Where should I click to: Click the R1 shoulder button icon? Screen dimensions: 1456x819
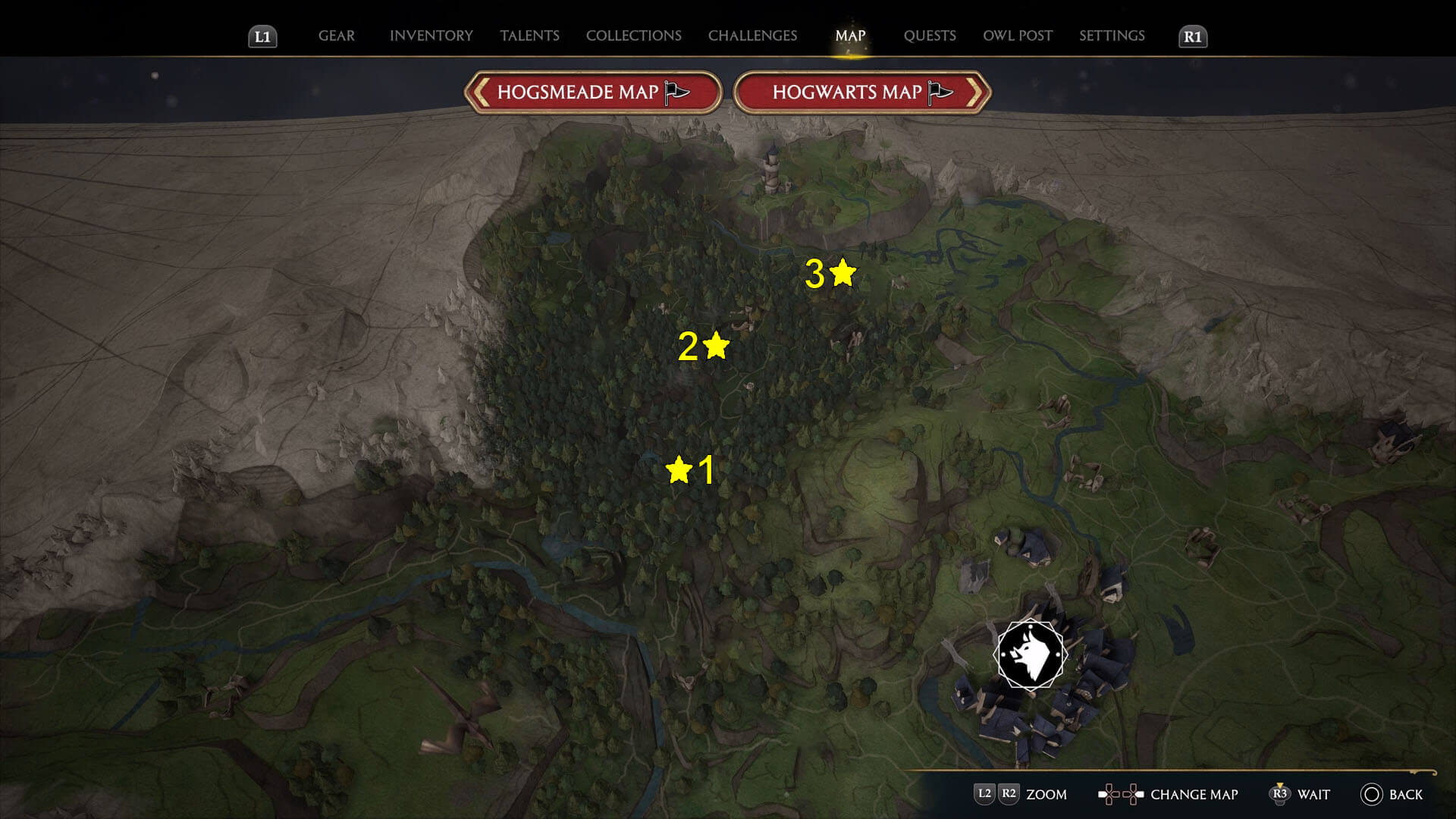pyautogui.click(x=1193, y=36)
